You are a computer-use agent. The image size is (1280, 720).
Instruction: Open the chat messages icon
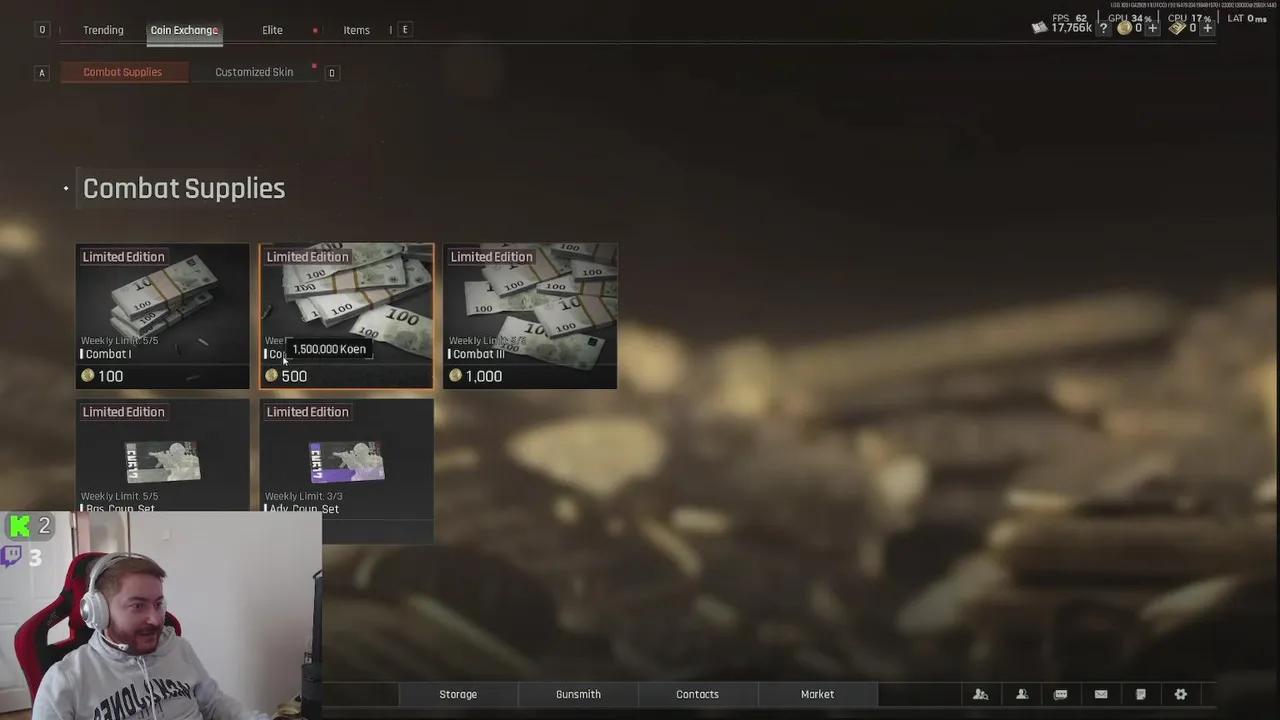pyautogui.click(x=1061, y=694)
